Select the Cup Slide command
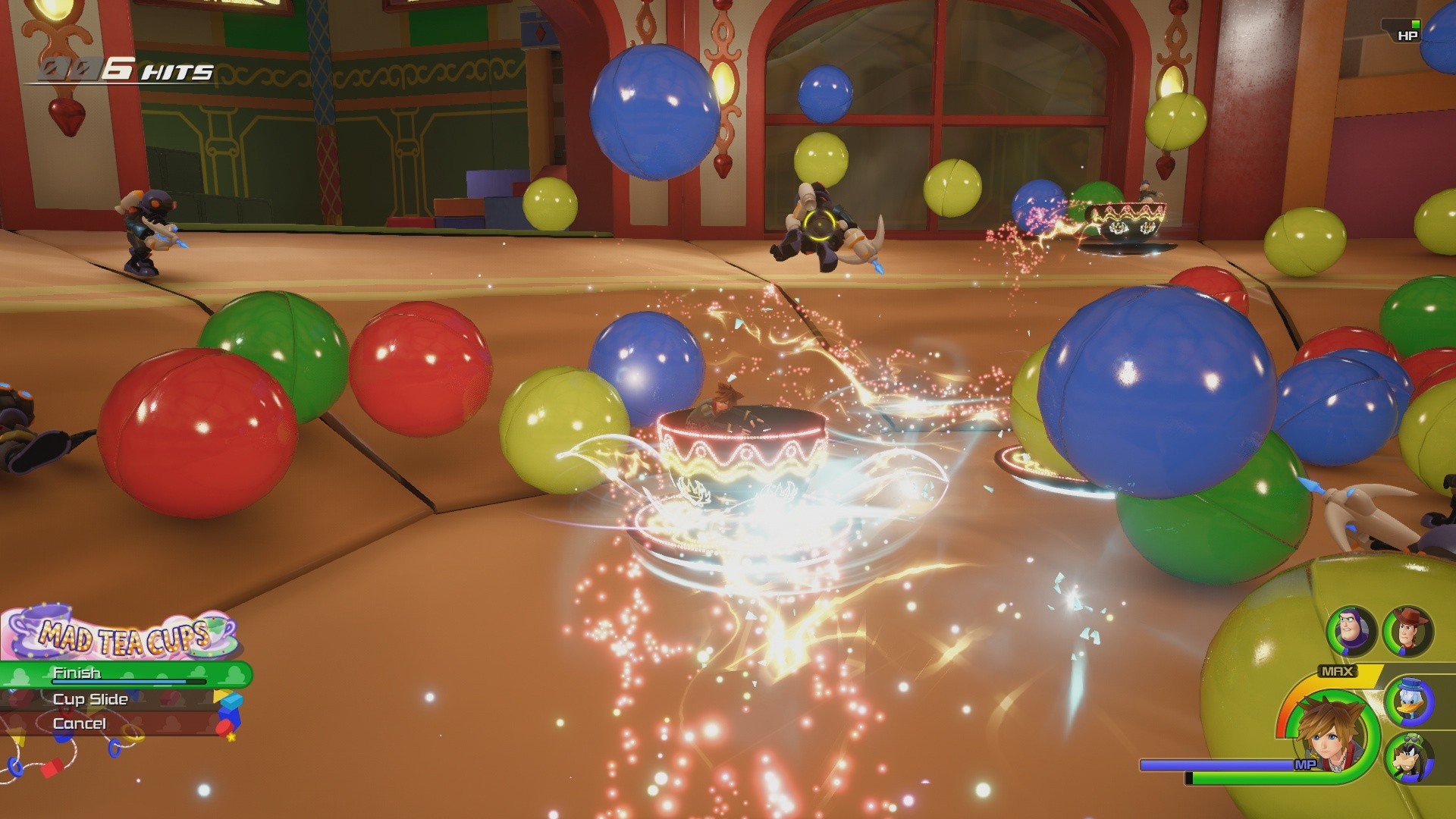Screen dimensions: 1456x819 tap(89, 700)
